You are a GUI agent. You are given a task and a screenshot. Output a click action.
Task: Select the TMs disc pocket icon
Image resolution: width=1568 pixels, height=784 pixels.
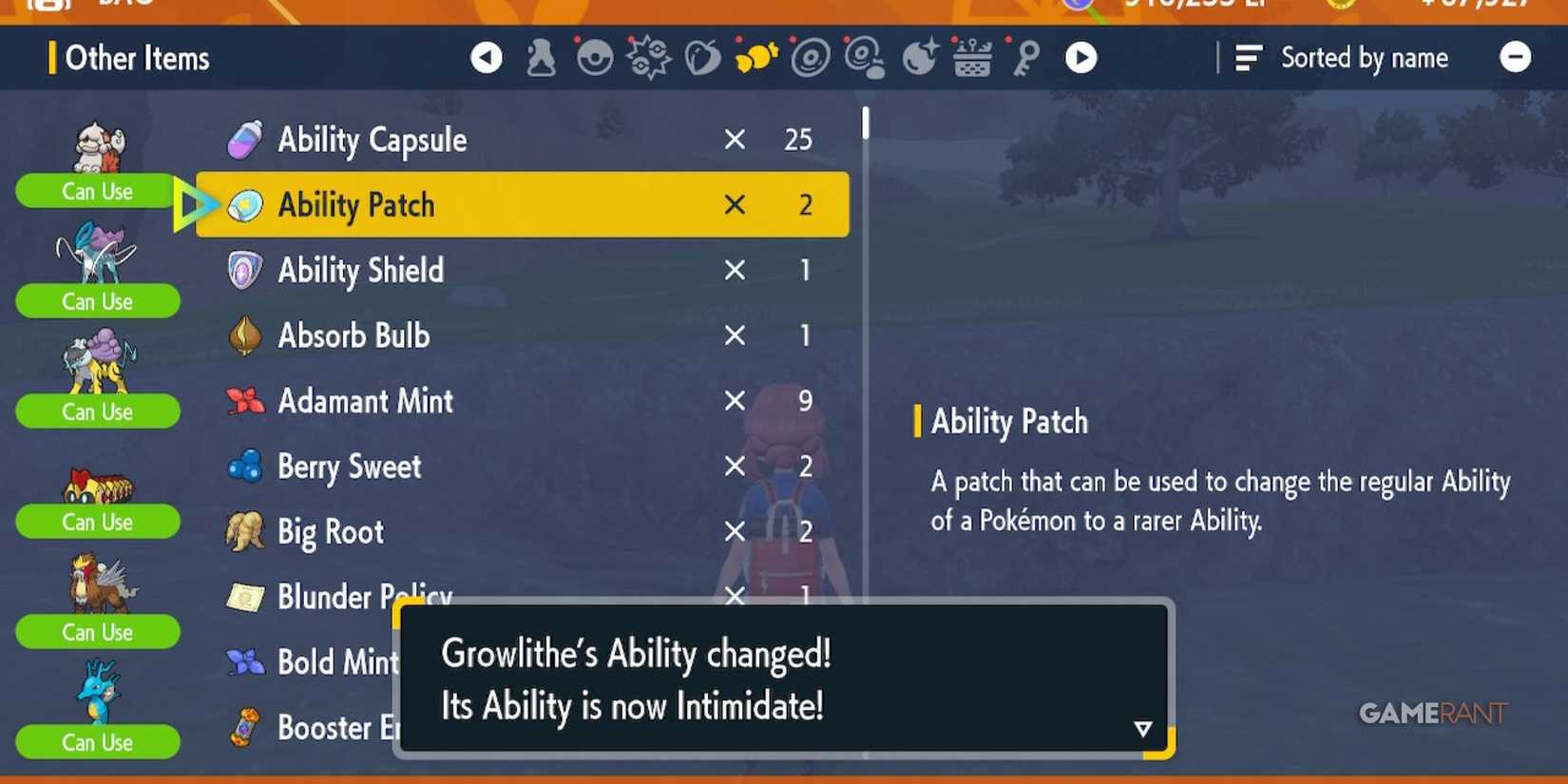click(809, 57)
